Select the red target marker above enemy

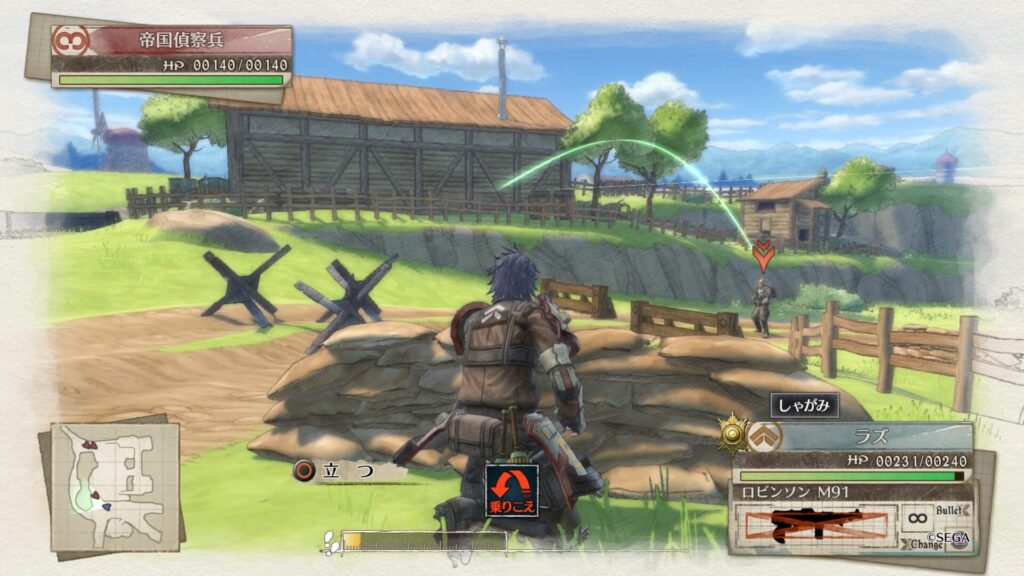pos(763,257)
